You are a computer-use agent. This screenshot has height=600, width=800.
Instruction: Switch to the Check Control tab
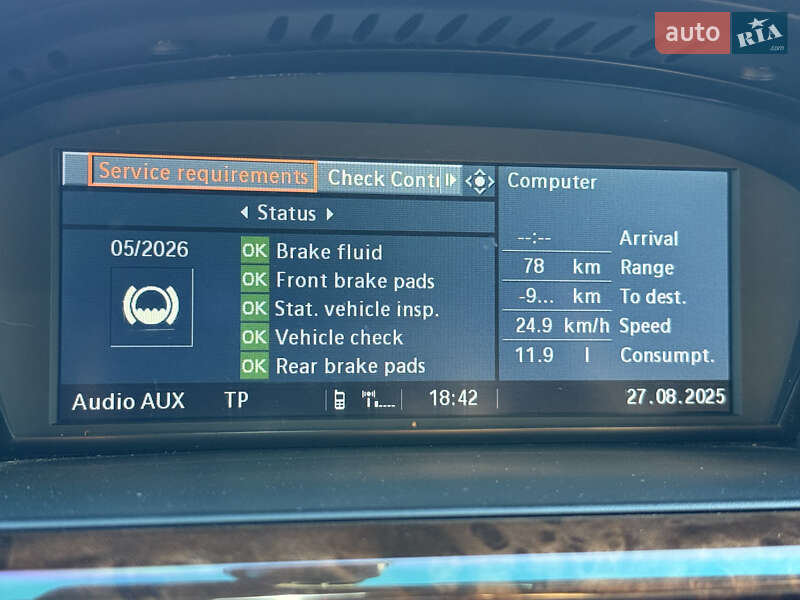383,179
